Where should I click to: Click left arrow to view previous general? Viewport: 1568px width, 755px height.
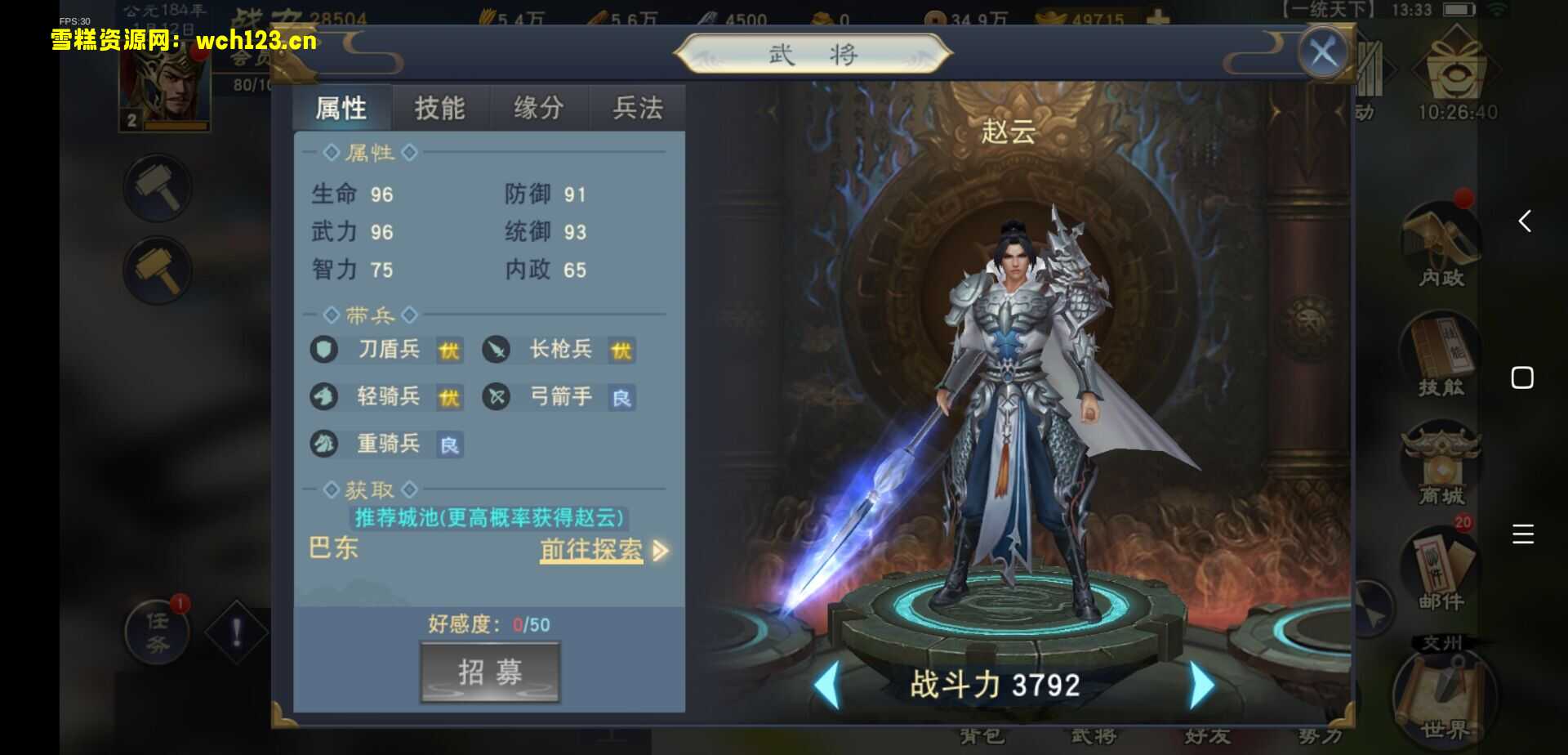point(831,685)
